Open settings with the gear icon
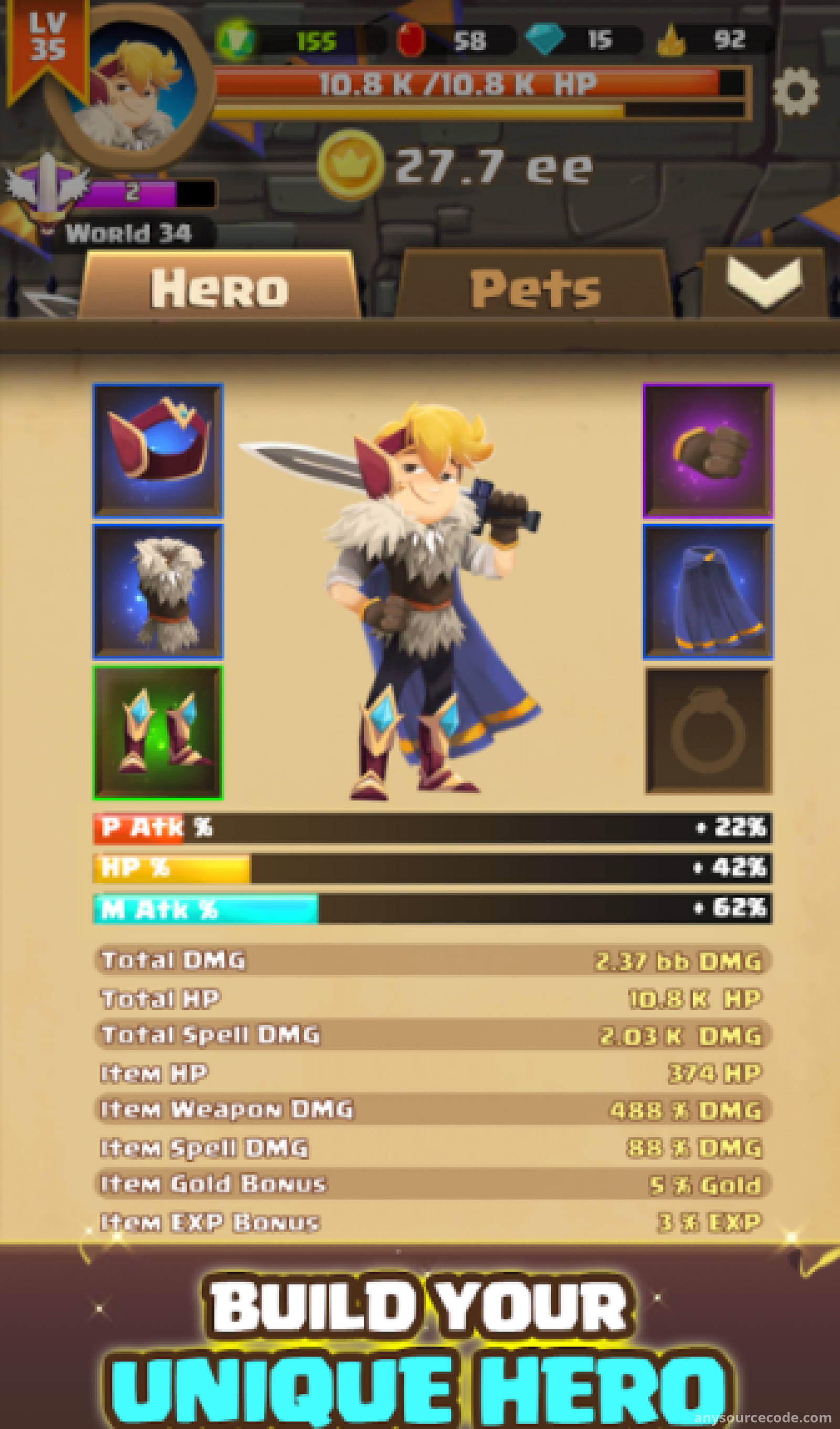The width and height of the screenshot is (840, 1429). pos(795,92)
